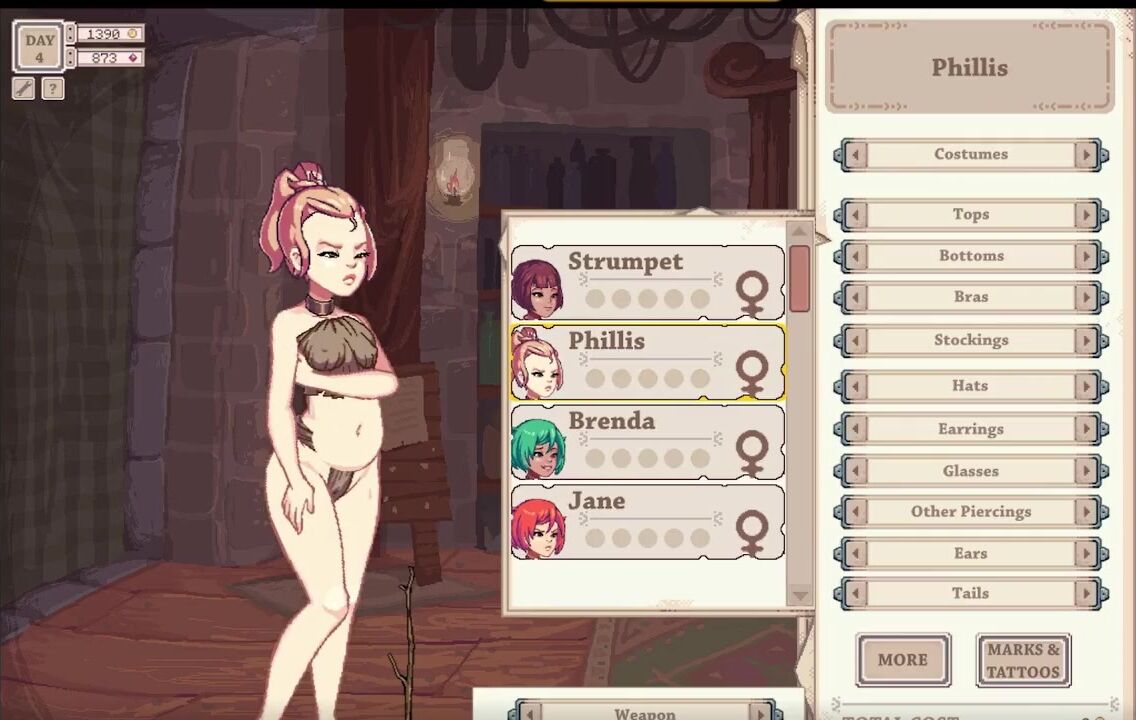Image resolution: width=1136 pixels, height=720 pixels.
Task: Go to previous Bras option
Action: [855, 297]
